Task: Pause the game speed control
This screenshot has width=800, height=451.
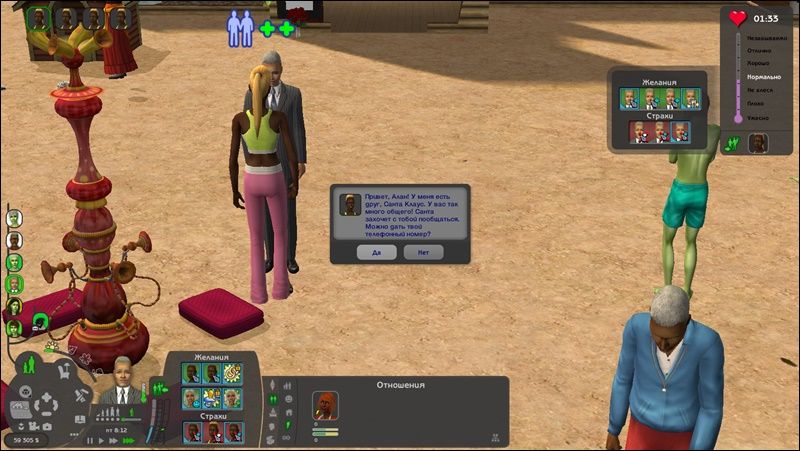Action: [89, 440]
